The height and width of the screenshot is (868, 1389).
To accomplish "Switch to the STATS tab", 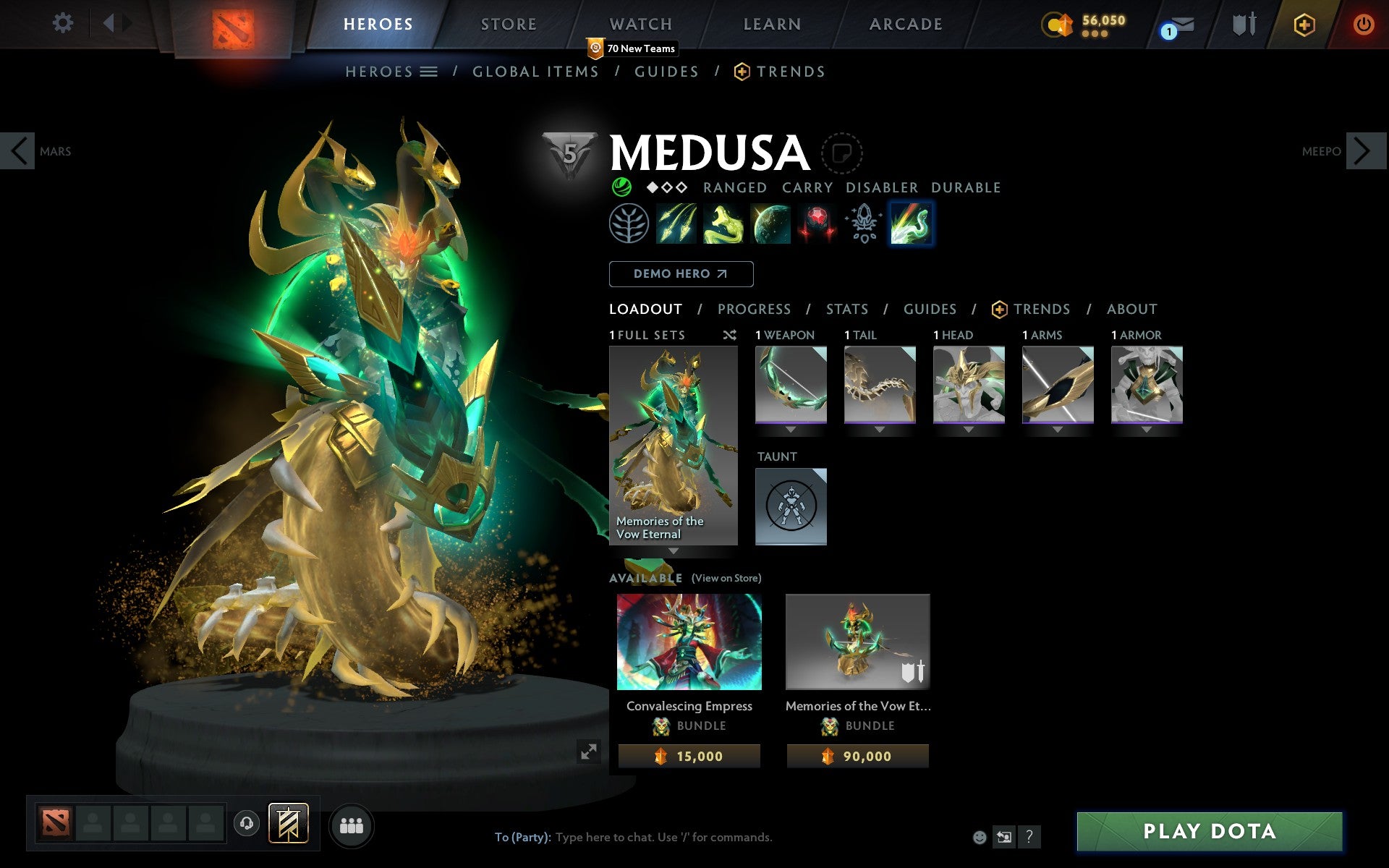I will pos(846,309).
